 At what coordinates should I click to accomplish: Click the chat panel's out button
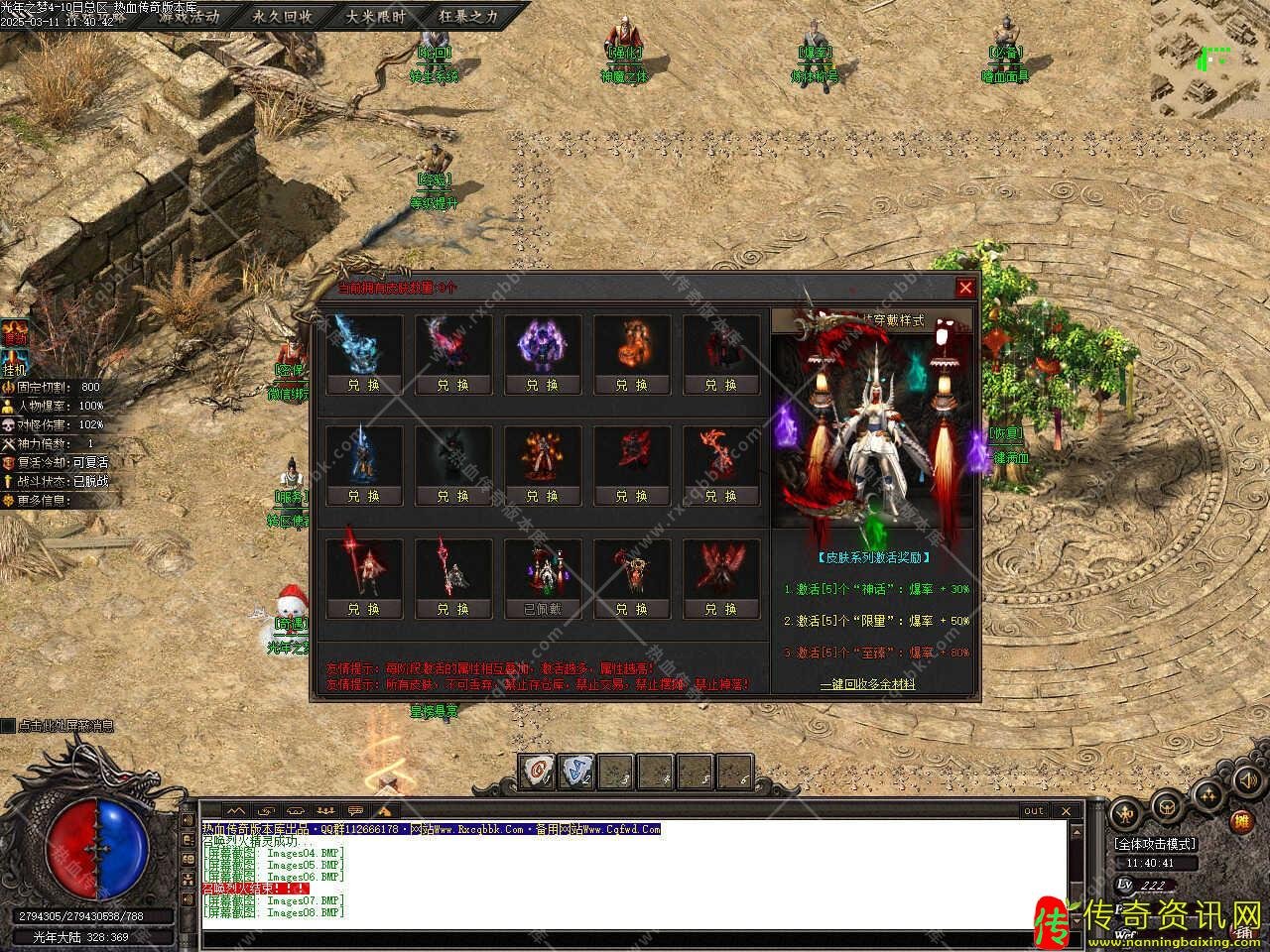click(1034, 811)
